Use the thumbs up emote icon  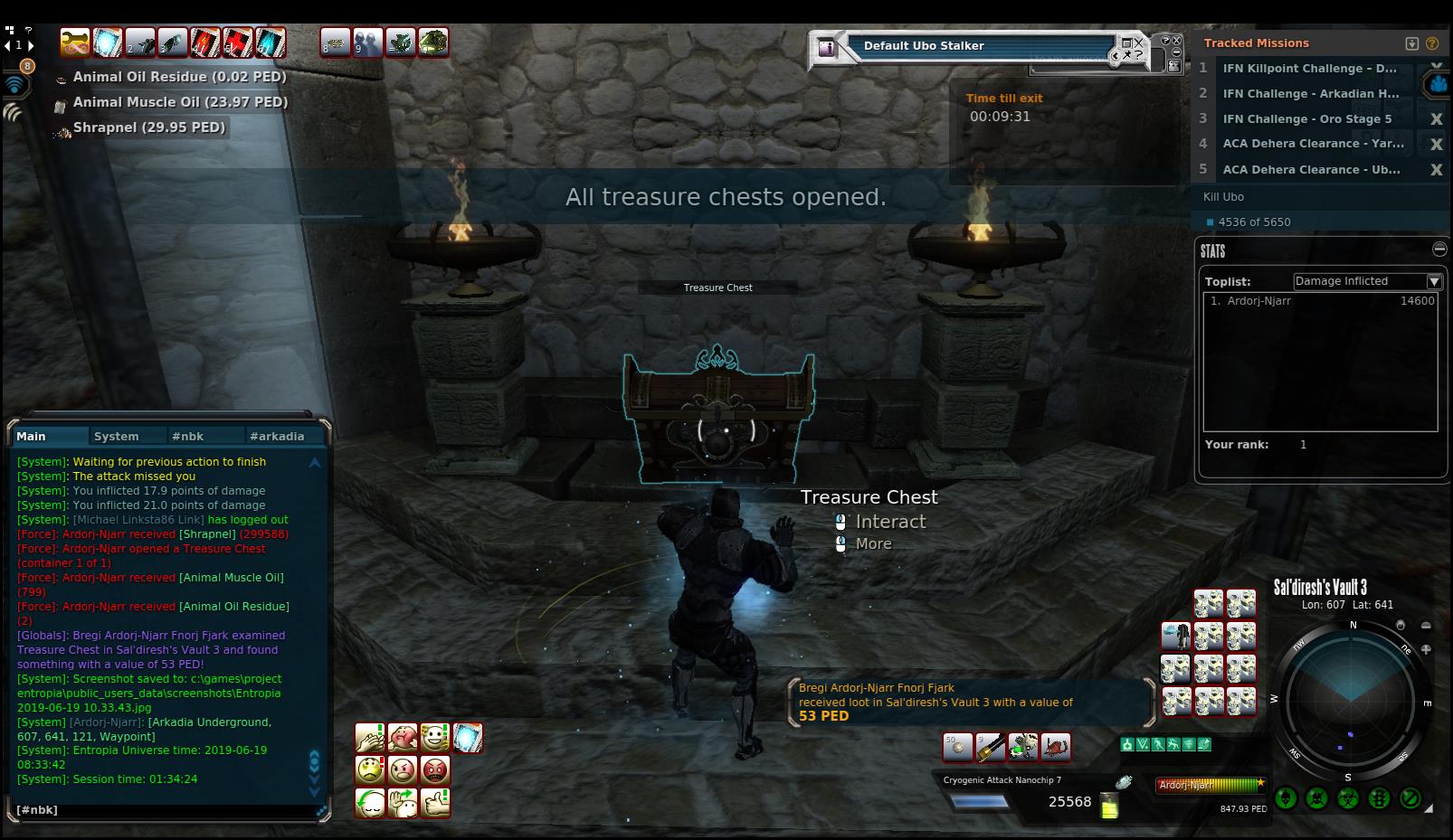coord(435,803)
